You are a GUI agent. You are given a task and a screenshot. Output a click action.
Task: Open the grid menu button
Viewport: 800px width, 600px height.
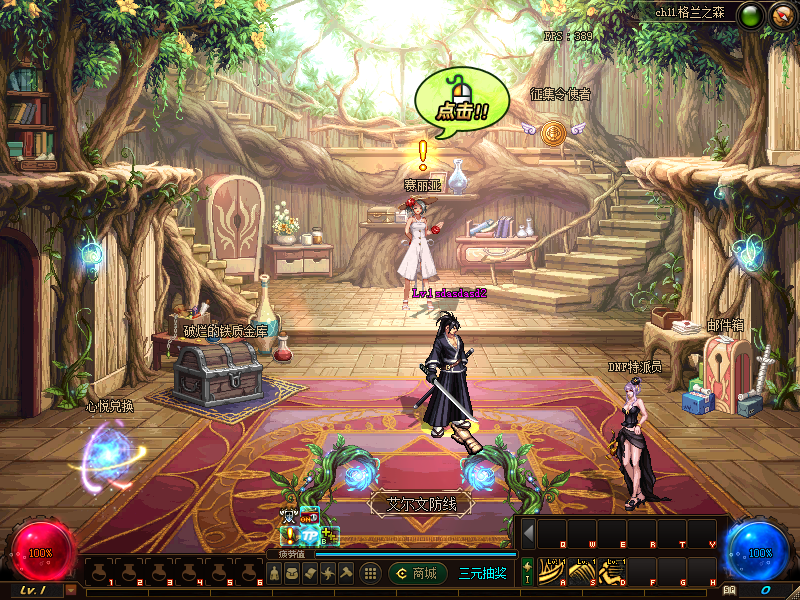[x=370, y=573]
